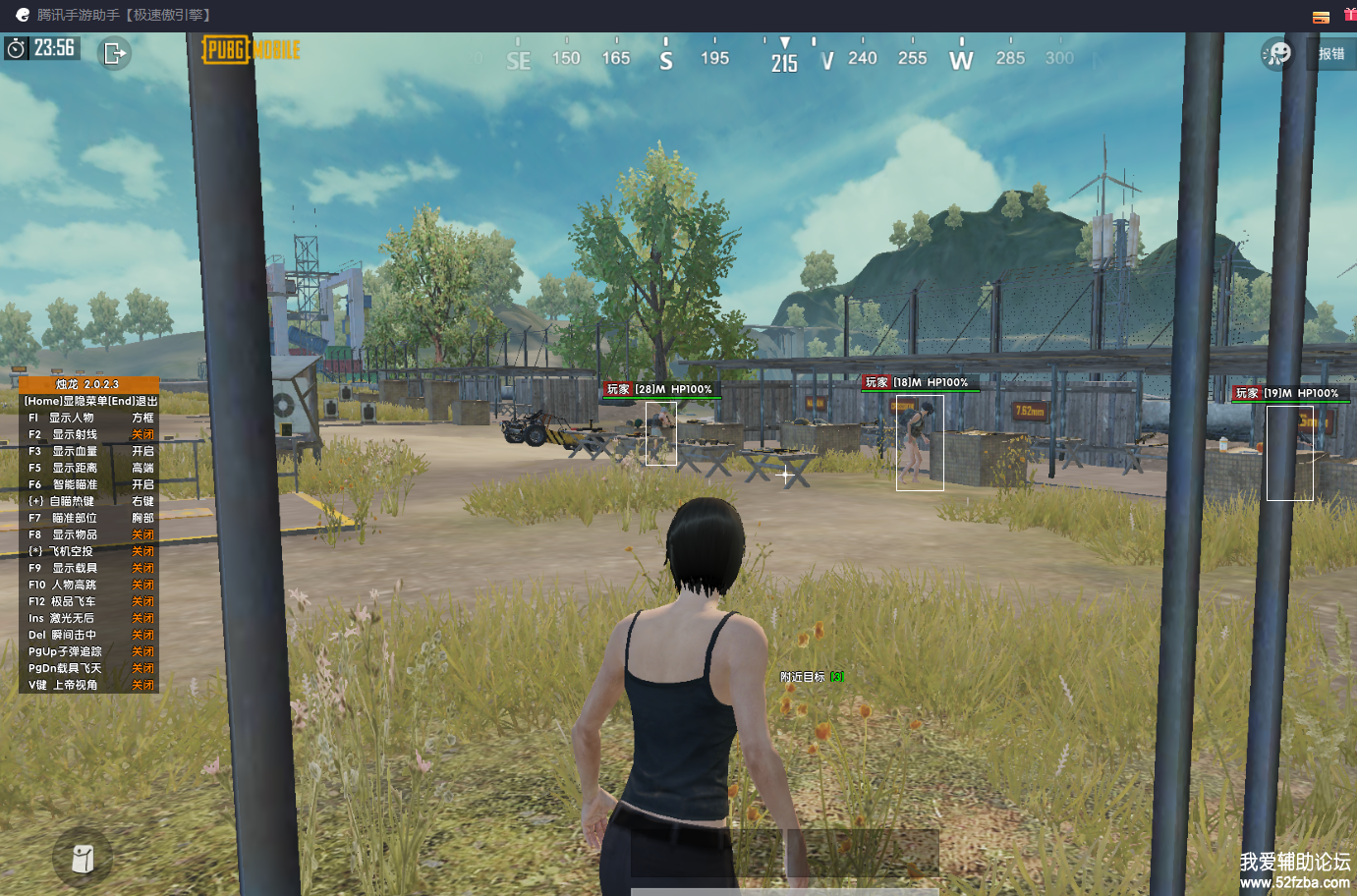Viewport: 1357px width, 896px height.
Task: Tap the round white tag icon button
Action: click(x=84, y=859)
